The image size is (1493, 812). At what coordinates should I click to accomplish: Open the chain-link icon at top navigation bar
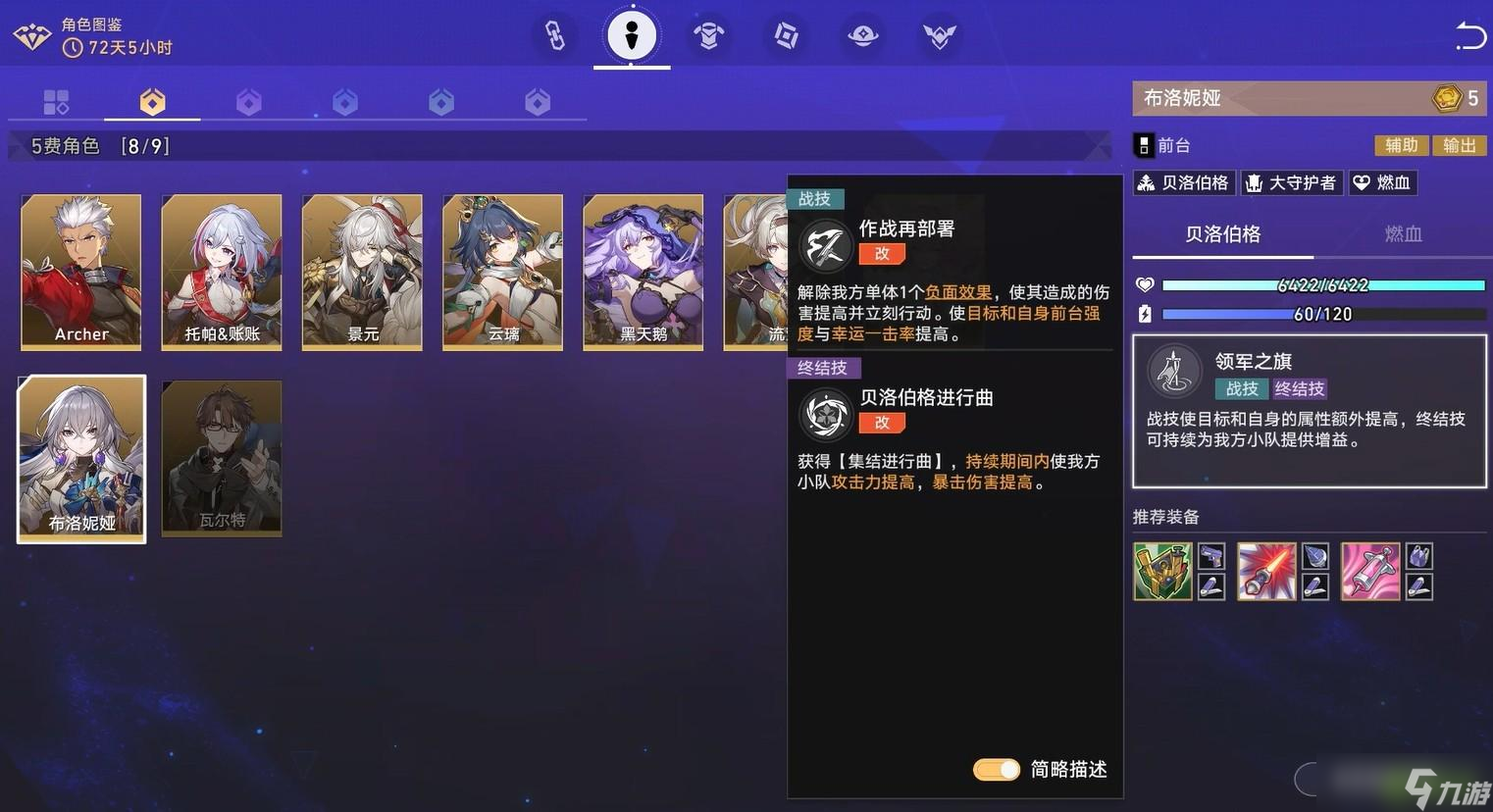point(553,35)
